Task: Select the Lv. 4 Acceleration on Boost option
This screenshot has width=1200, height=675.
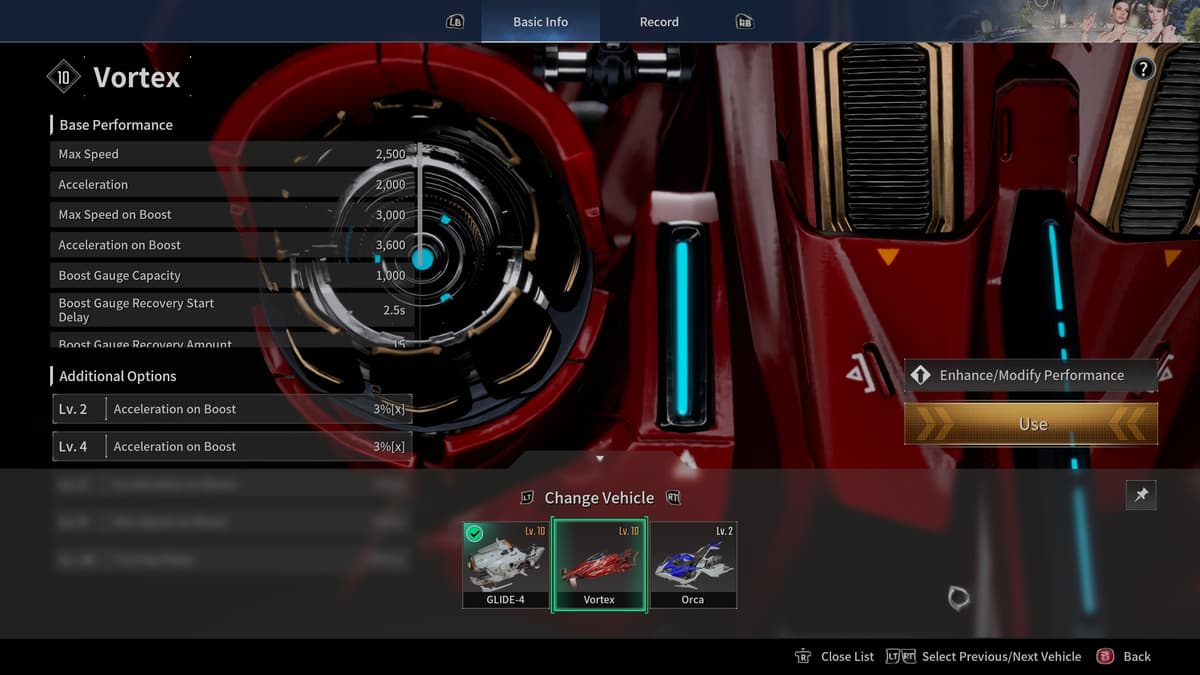Action: click(232, 446)
